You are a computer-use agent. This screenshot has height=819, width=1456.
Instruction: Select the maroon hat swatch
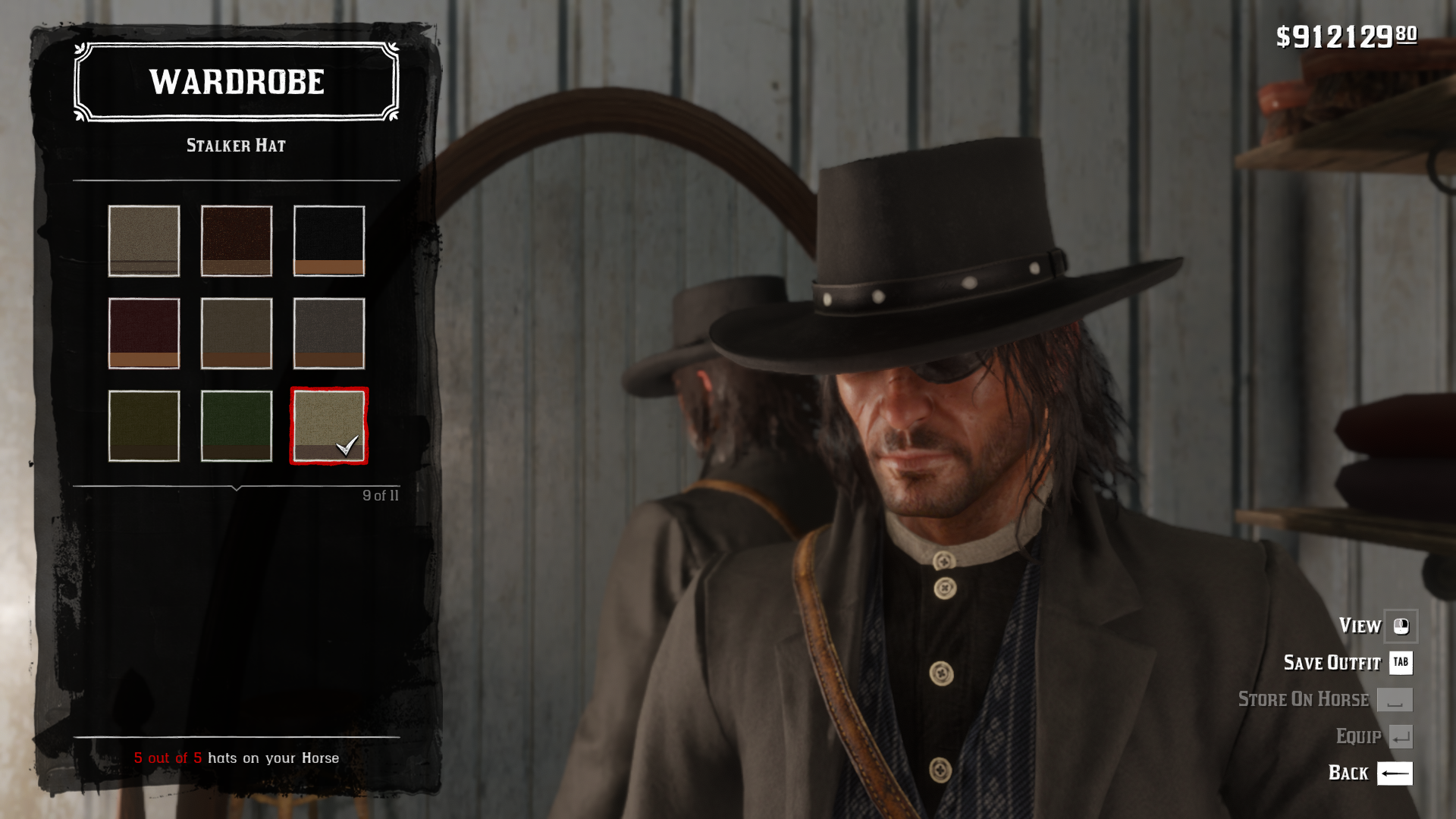click(144, 334)
